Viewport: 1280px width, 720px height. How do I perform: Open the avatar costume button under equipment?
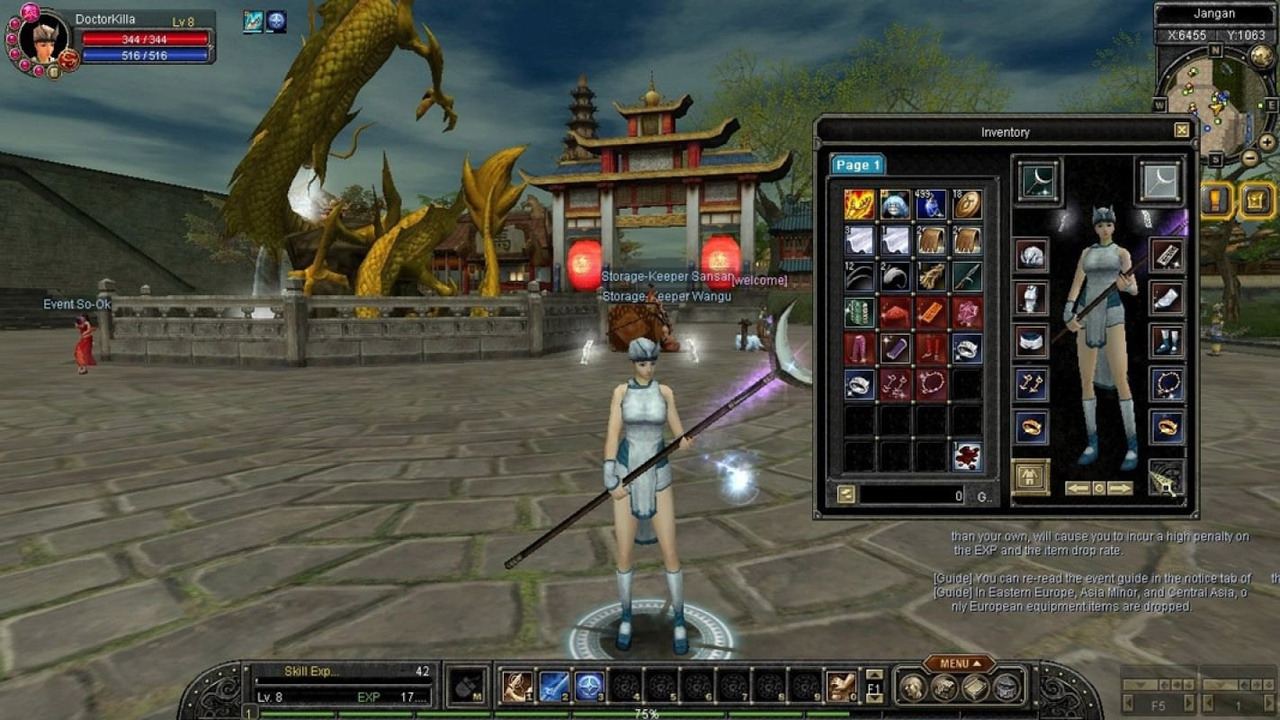pos(1031,477)
